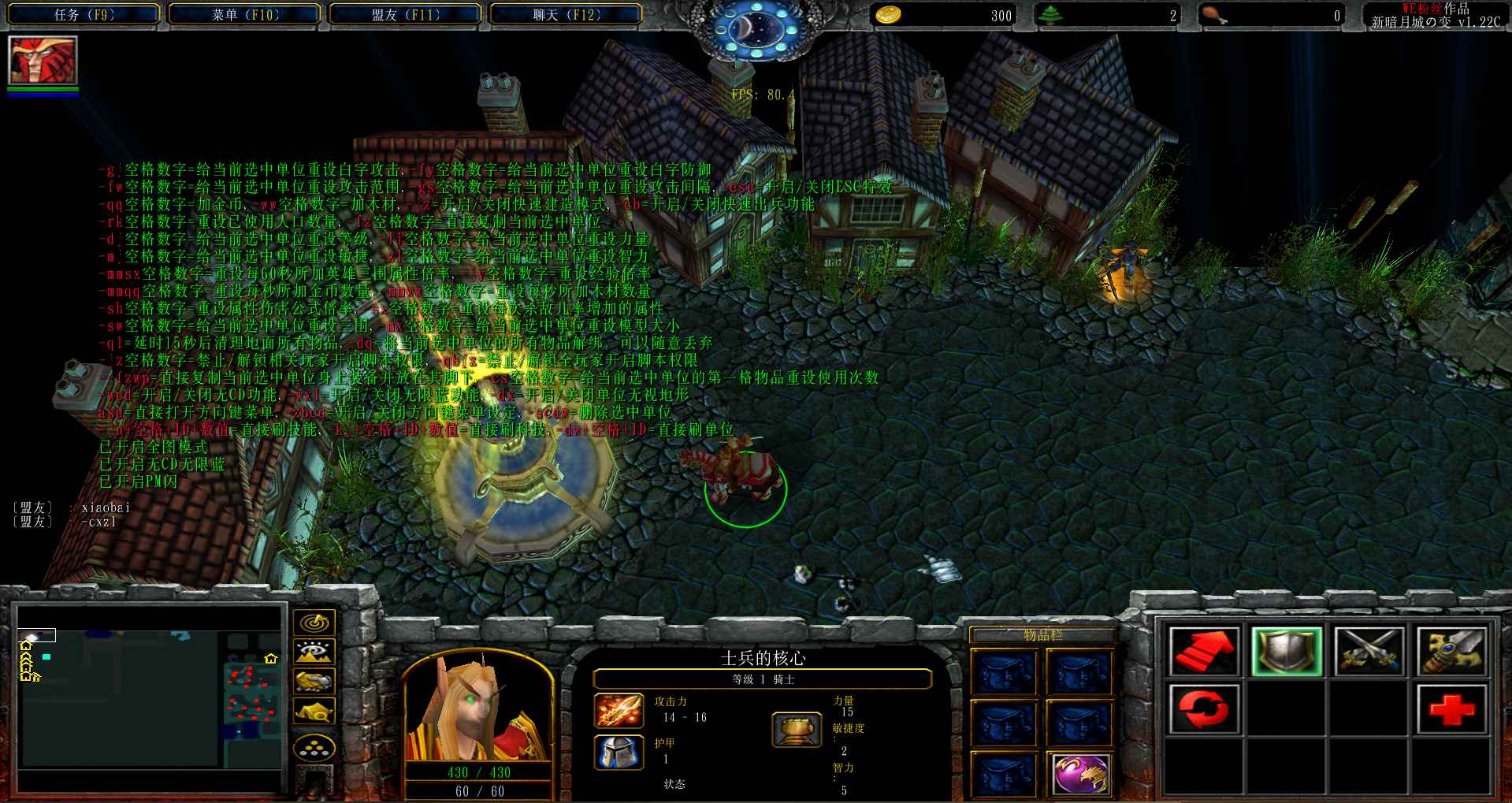The height and width of the screenshot is (803, 1512).
Task: Choose the crossed swords command
Action: (1369, 652)
